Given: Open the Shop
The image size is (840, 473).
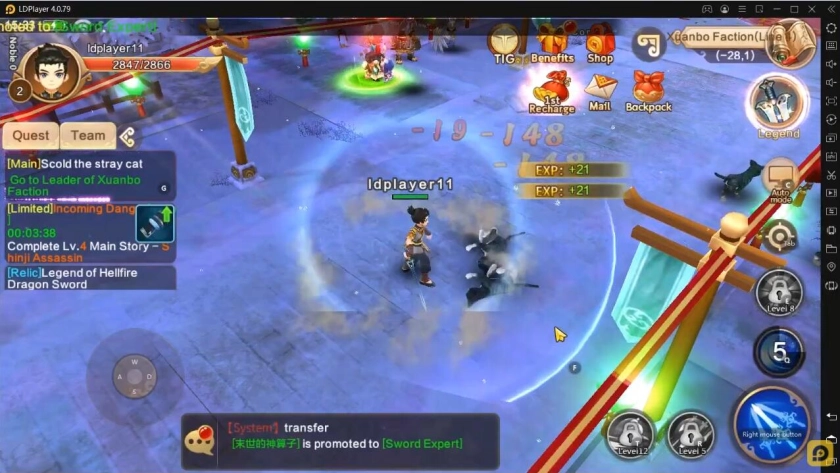Looking at the screenshot, I should tap(600, 44).
